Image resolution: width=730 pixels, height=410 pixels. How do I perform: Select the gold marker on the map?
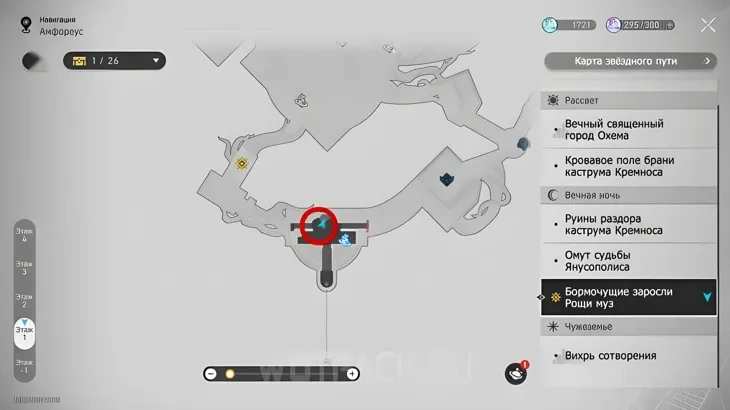coord(241,162)
